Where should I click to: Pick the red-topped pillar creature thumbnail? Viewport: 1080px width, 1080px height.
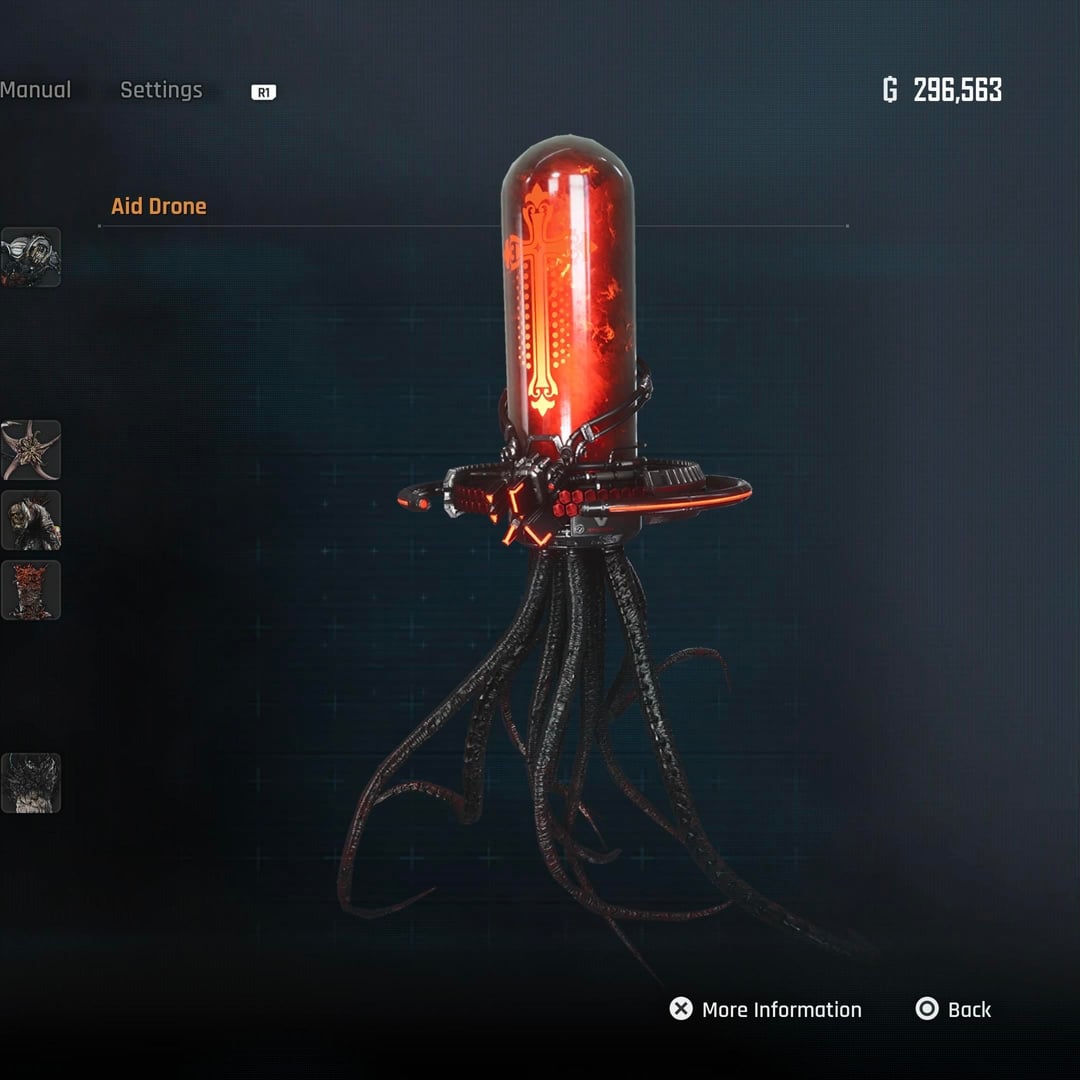pyautogui.click(x=31, y=590)
